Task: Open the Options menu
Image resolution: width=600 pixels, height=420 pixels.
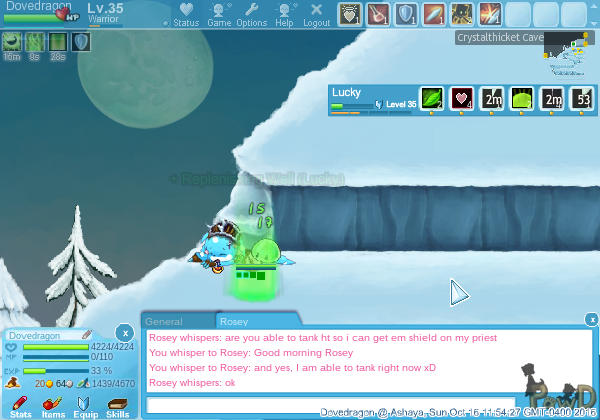Action: coord(251,14)
